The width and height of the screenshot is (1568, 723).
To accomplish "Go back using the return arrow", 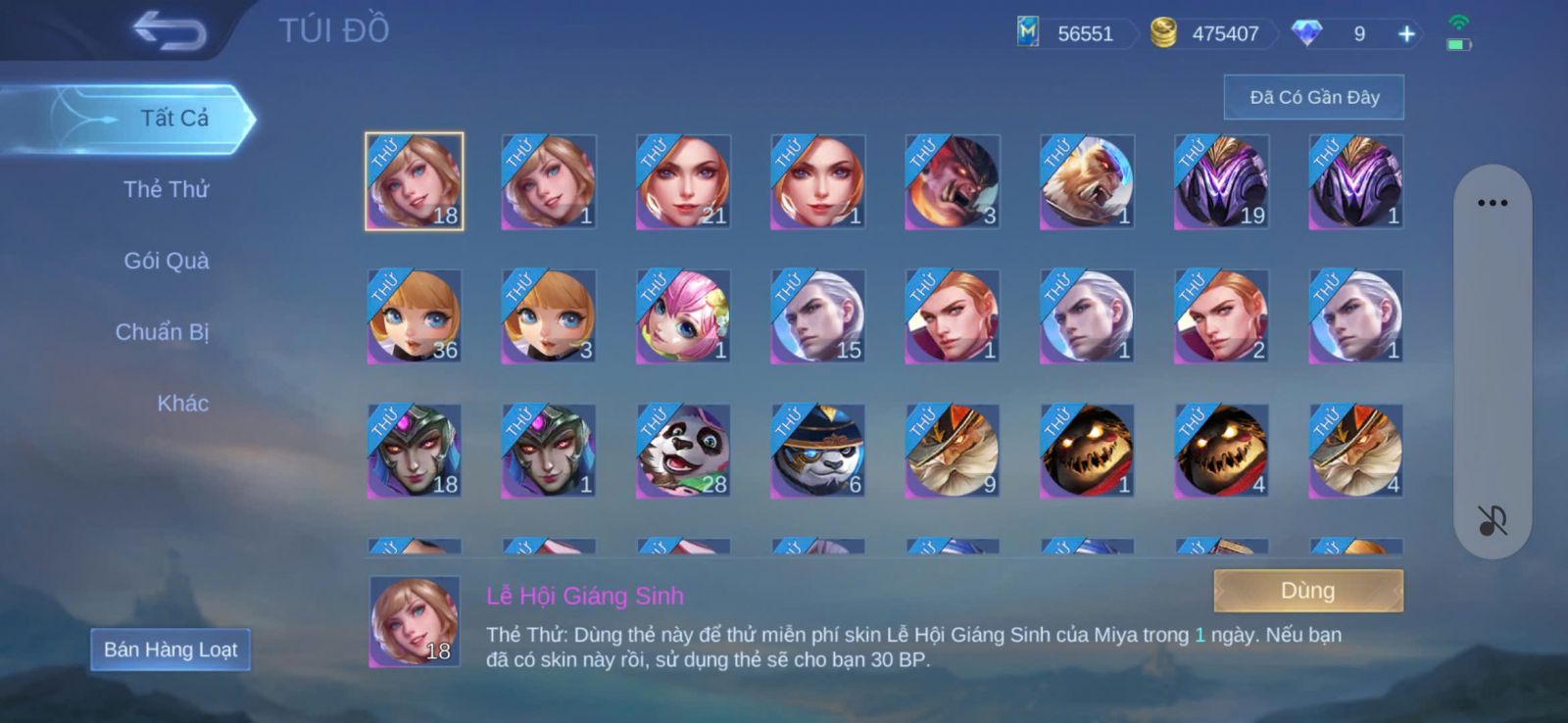I will coord(170,30).
